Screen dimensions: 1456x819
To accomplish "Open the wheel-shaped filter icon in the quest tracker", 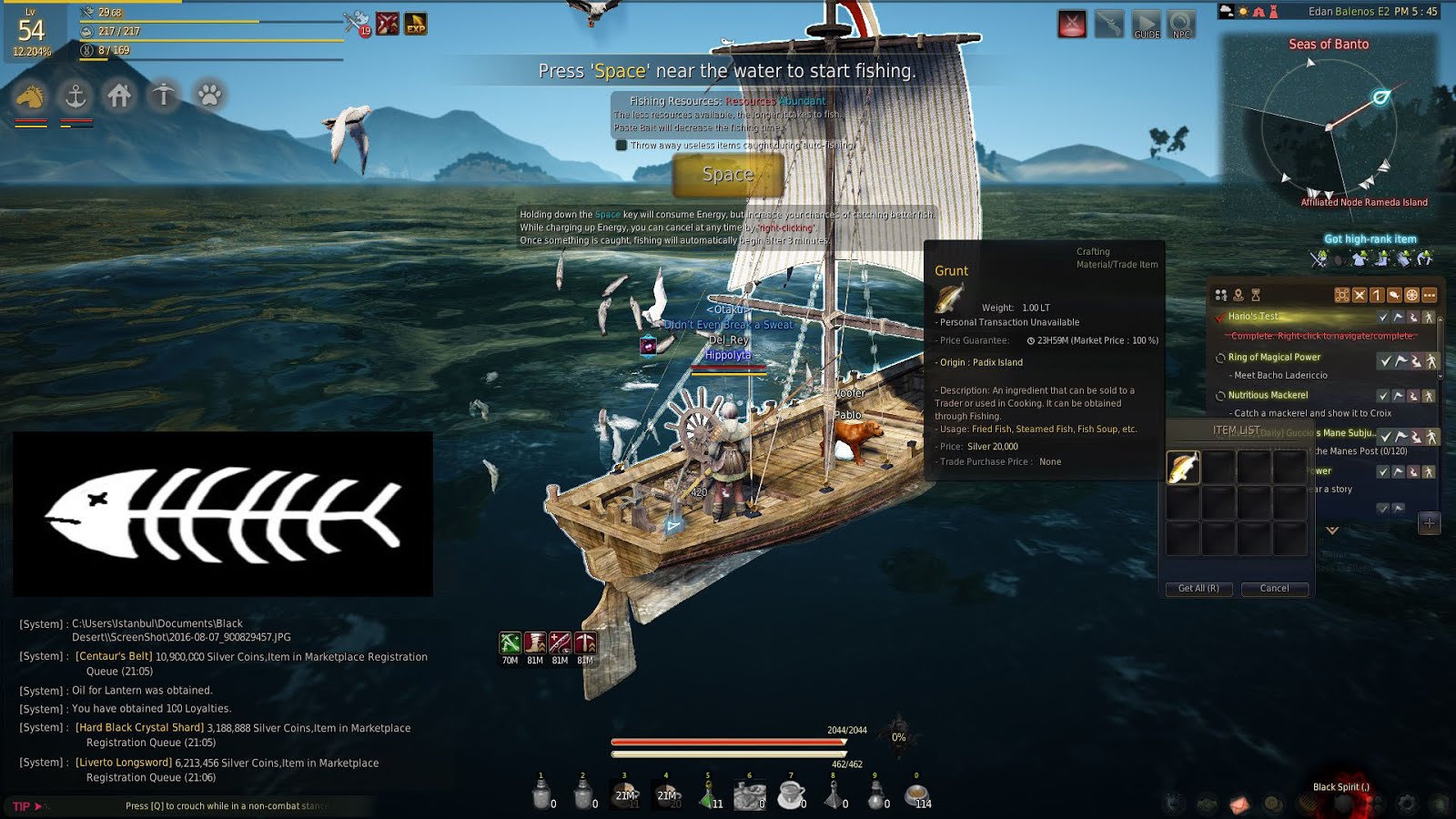I will tap(1411, 295).
